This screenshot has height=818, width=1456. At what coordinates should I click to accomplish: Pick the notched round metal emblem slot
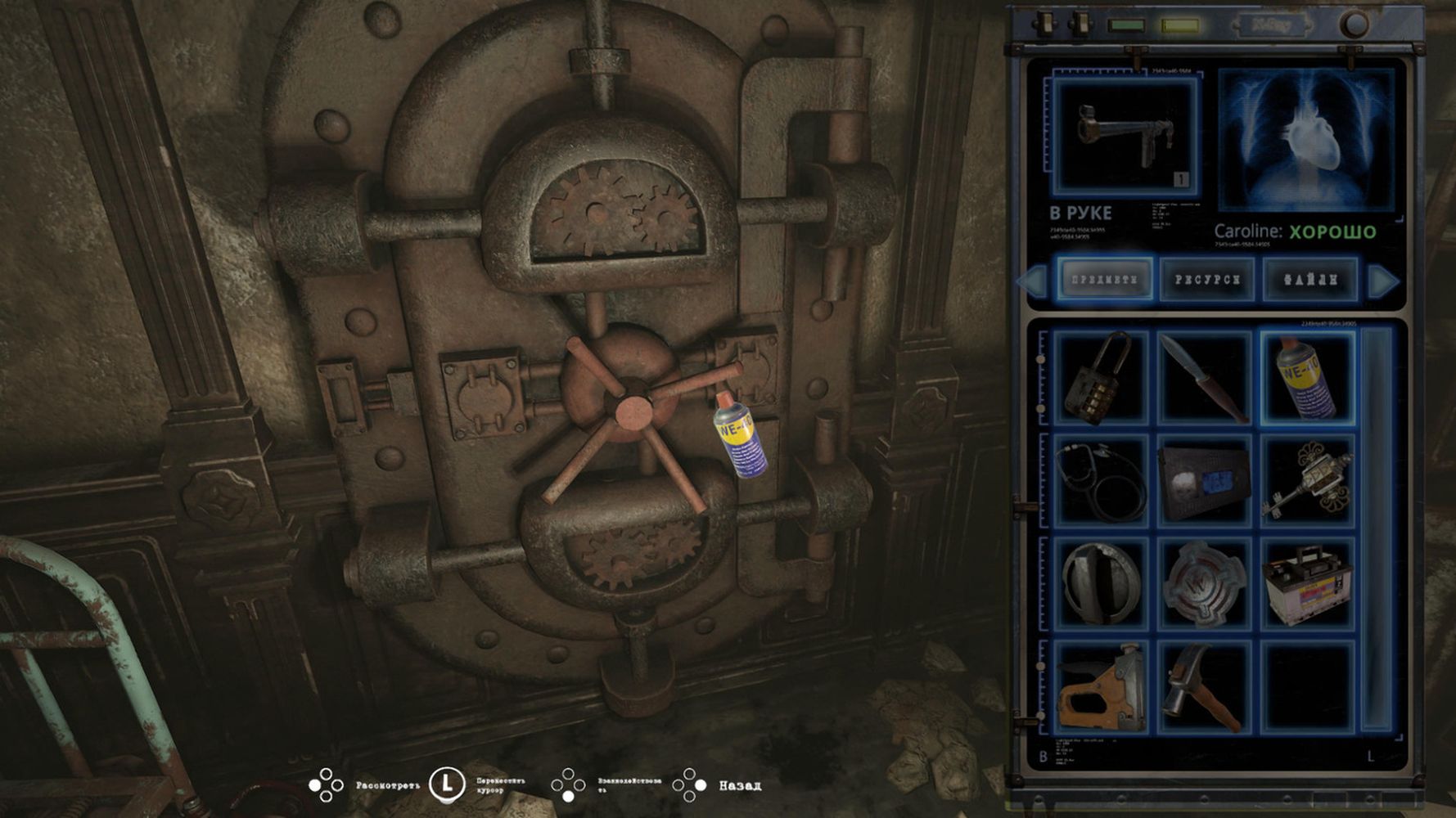[1204, 583]
